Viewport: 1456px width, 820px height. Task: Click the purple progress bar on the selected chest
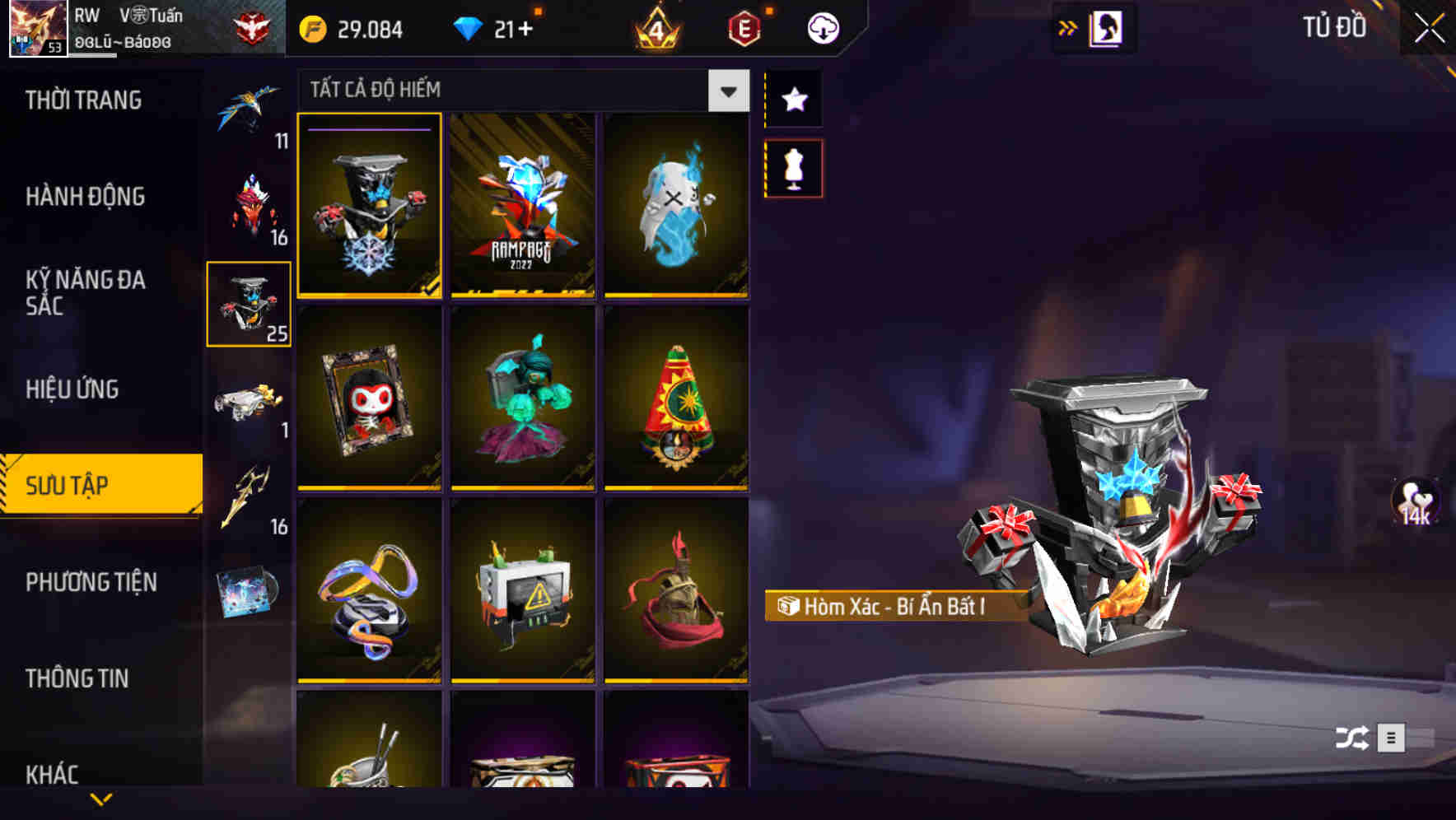click(x=369, y=129)
